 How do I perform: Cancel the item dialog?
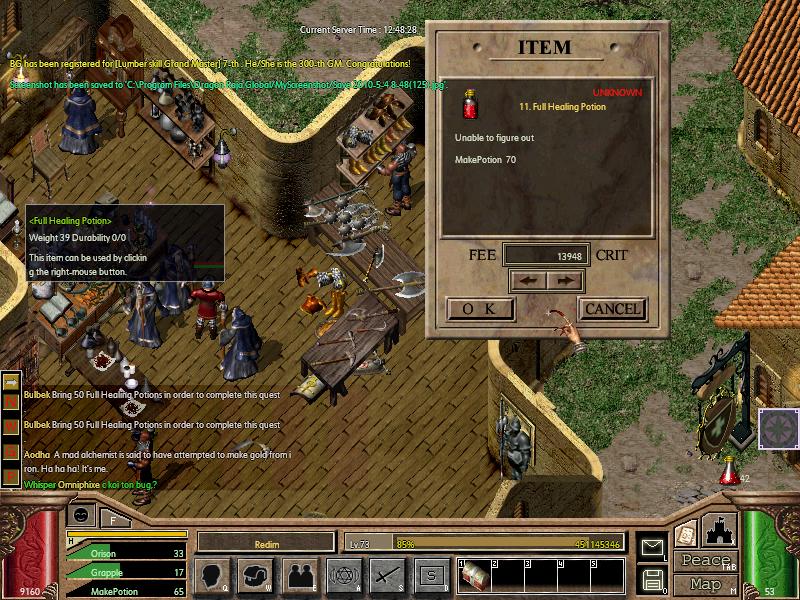(612, 309)
